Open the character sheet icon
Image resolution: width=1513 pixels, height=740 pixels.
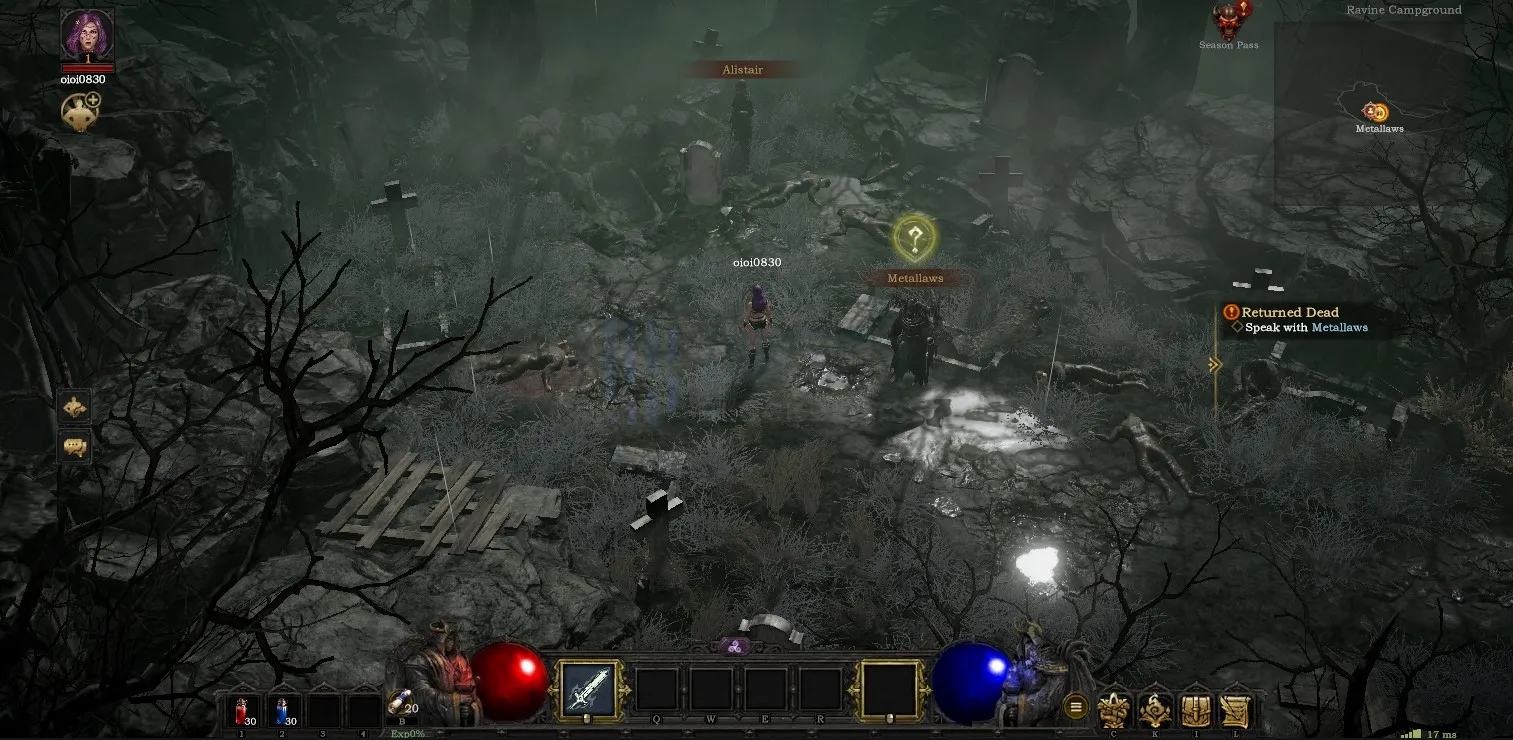tap(1113, 710)
